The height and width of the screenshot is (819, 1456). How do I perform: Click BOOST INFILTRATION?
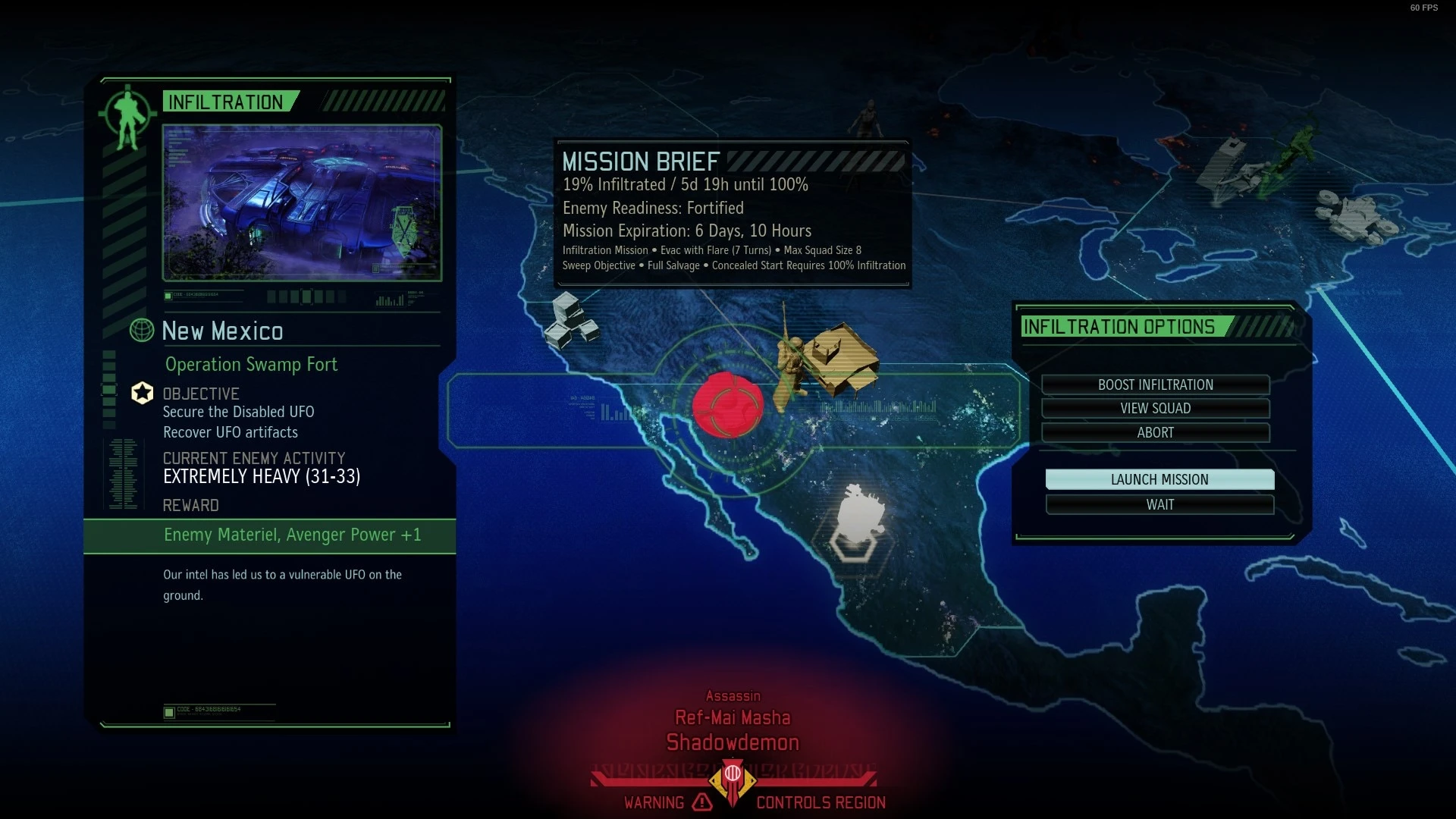pyautogui.click(x=1156, y=384)
